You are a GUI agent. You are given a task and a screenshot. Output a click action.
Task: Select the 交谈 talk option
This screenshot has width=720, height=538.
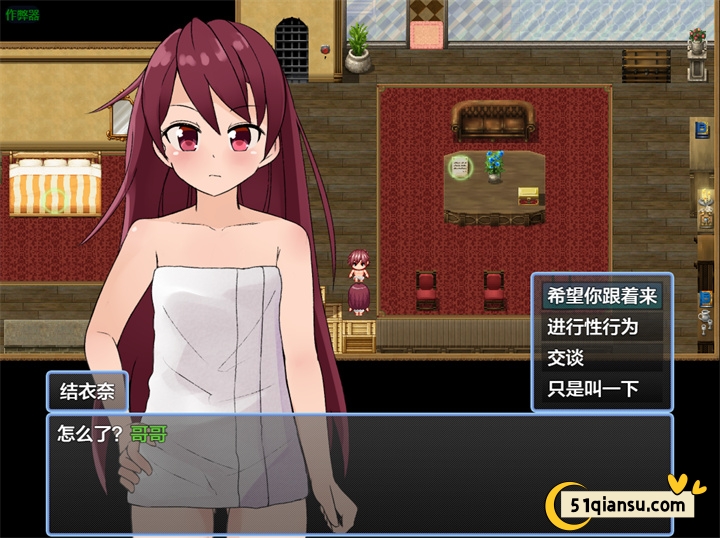(601, 358)
